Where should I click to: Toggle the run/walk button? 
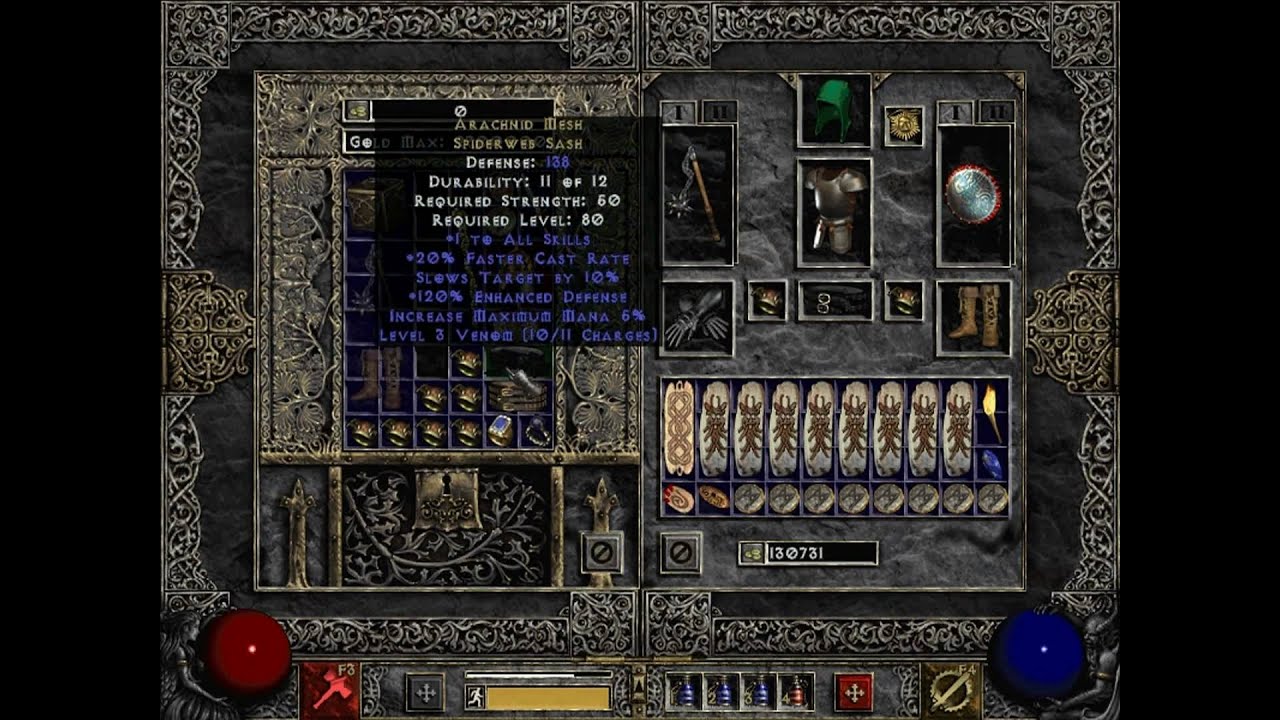click(x=476, y=696)
